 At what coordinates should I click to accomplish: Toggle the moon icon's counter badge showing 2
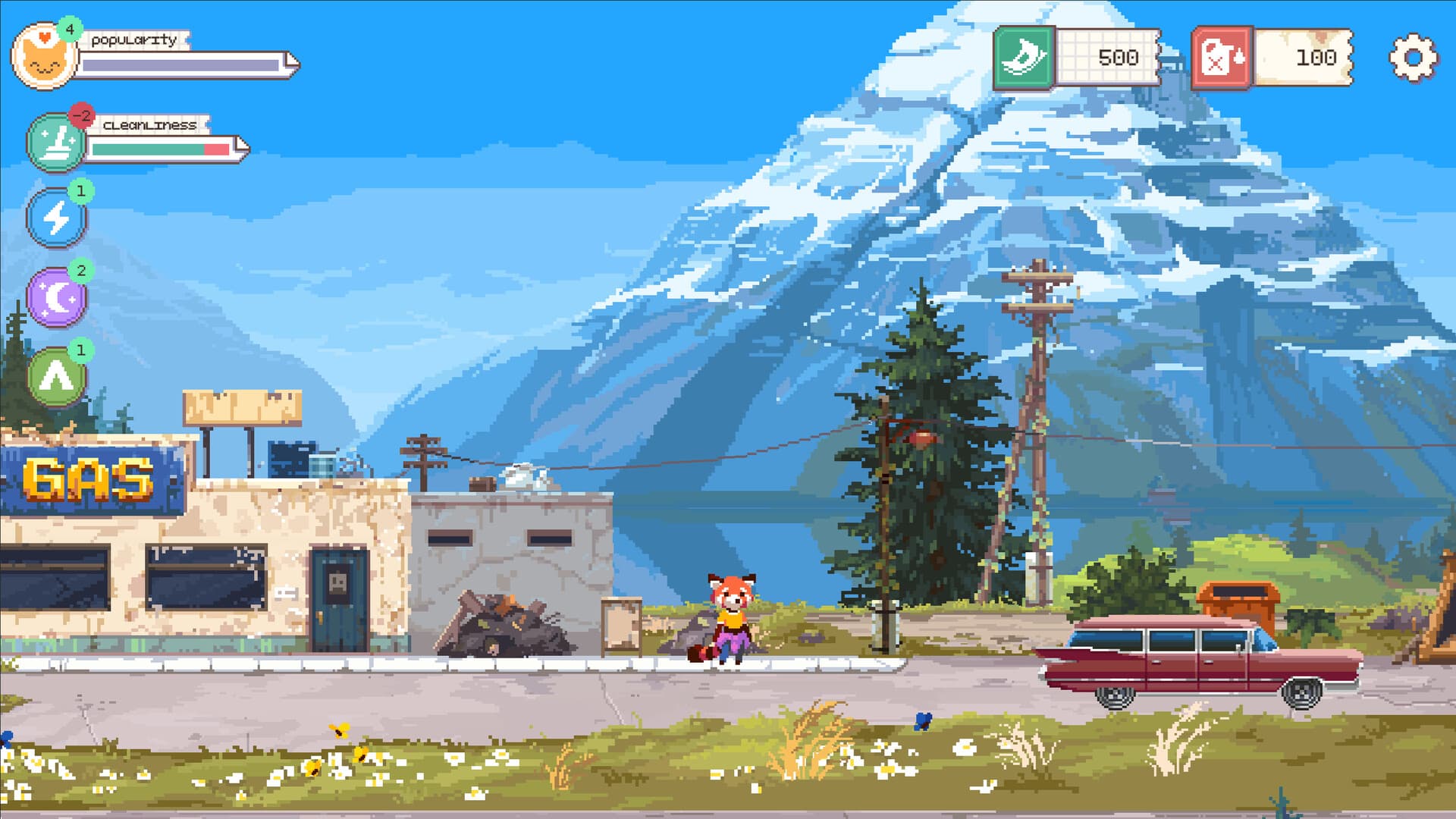coord(80,269)
